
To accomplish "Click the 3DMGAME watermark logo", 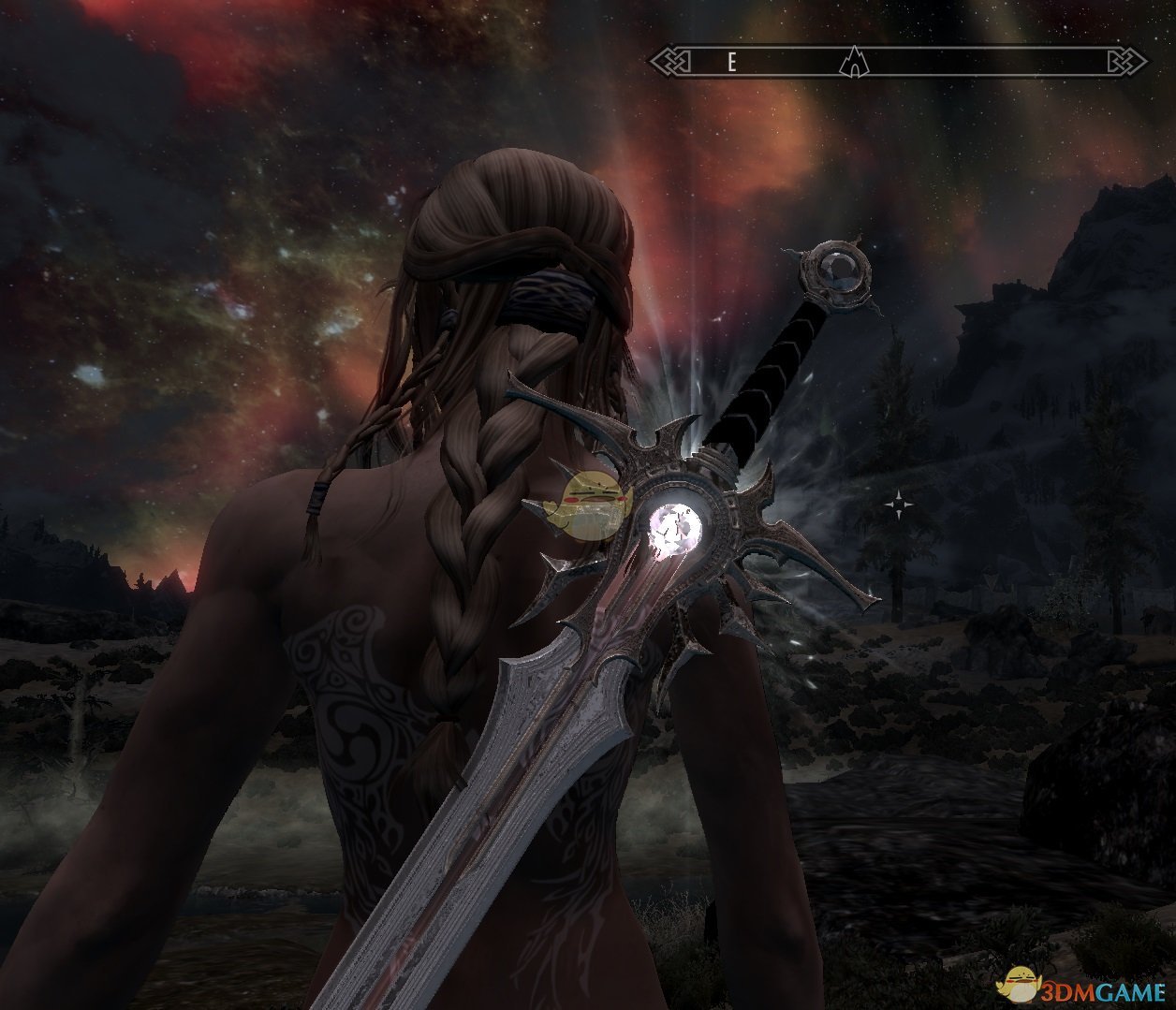I will pyautogui.click(x=1087, y=983).
